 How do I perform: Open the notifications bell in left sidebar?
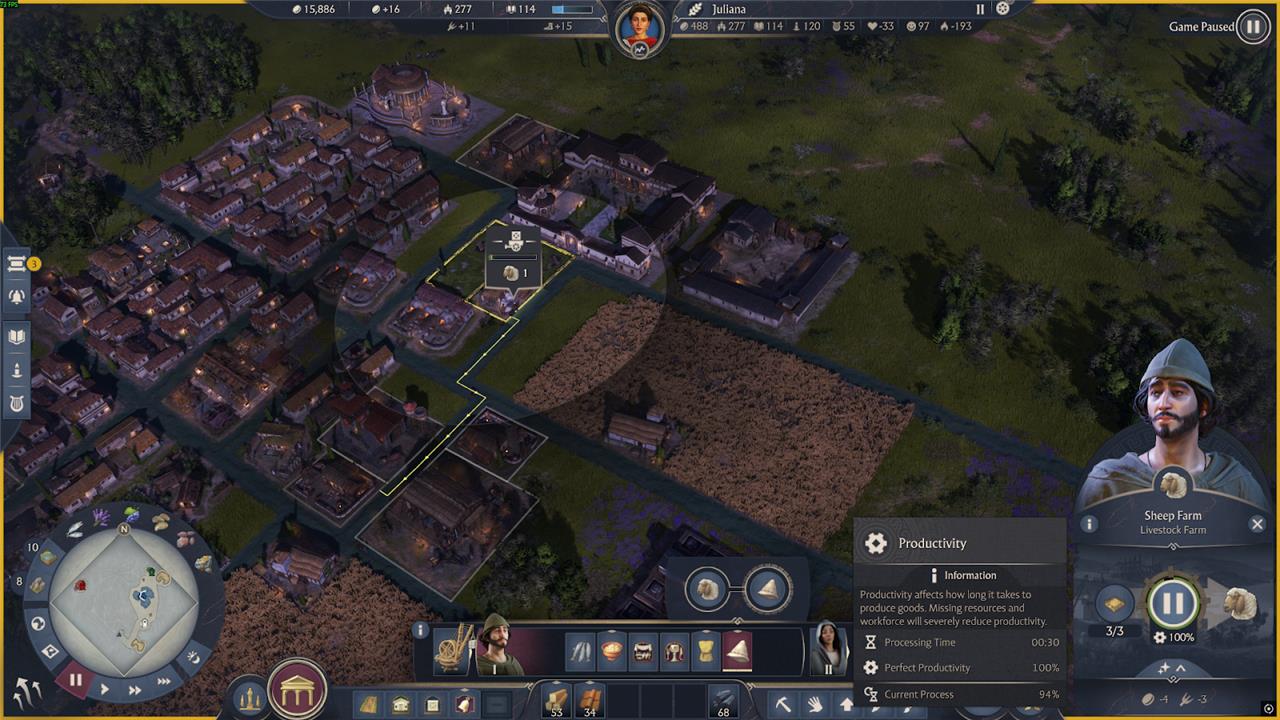(16, 296)
